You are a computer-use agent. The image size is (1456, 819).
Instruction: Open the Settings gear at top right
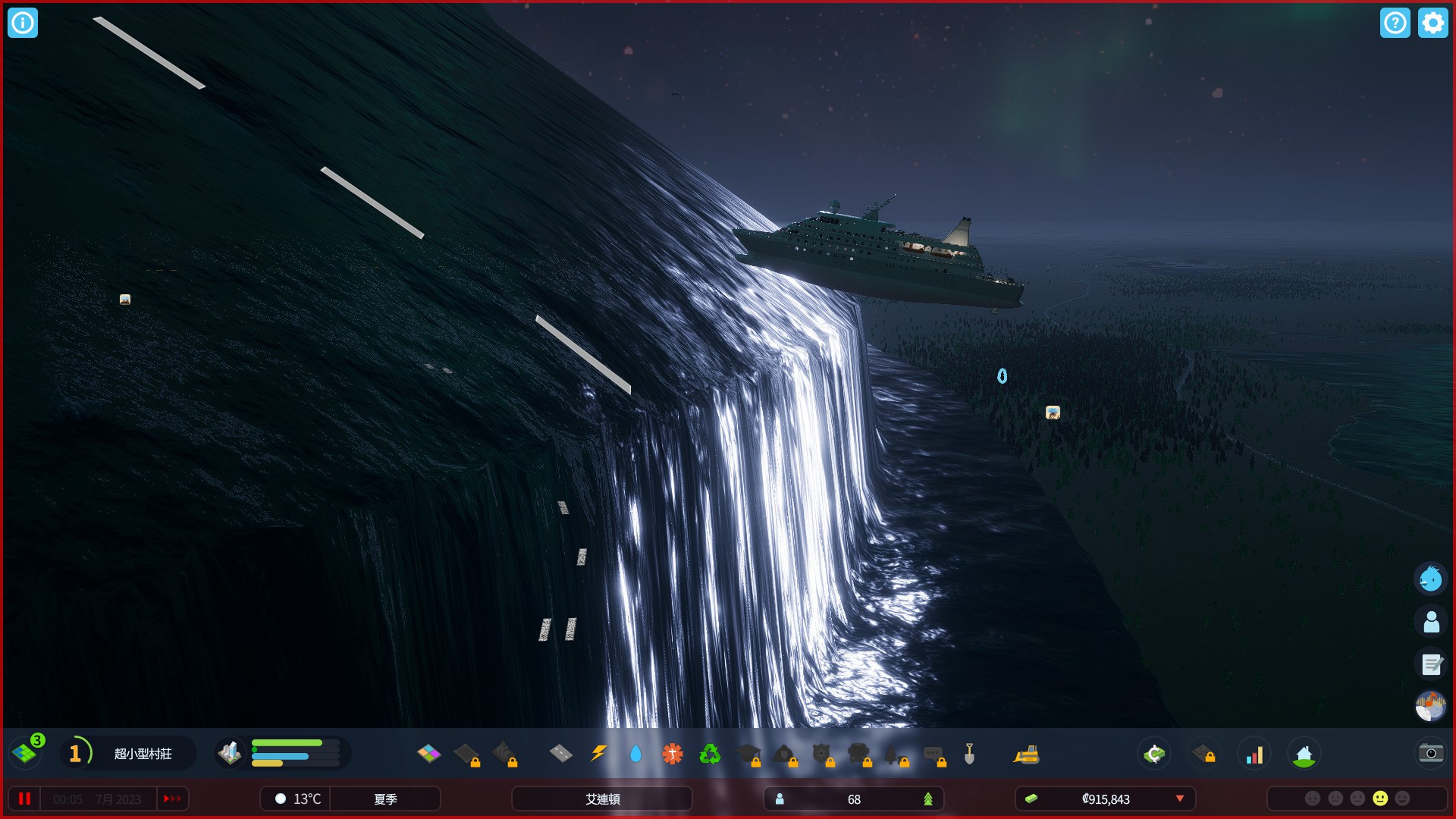point(1432,23)
